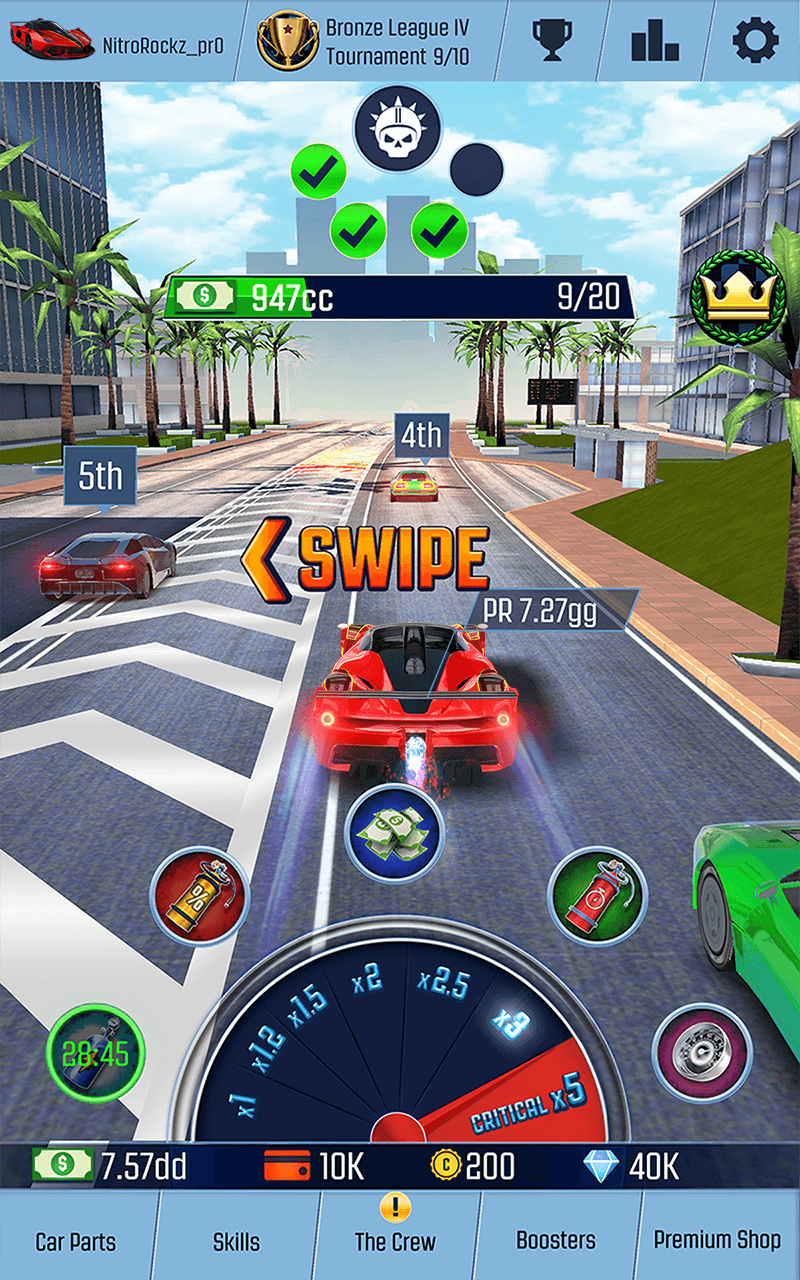Collect the cash stack bonus
Image resolution: width=800 pixels, height=1280 pixels.
click(x=394, y=834)
